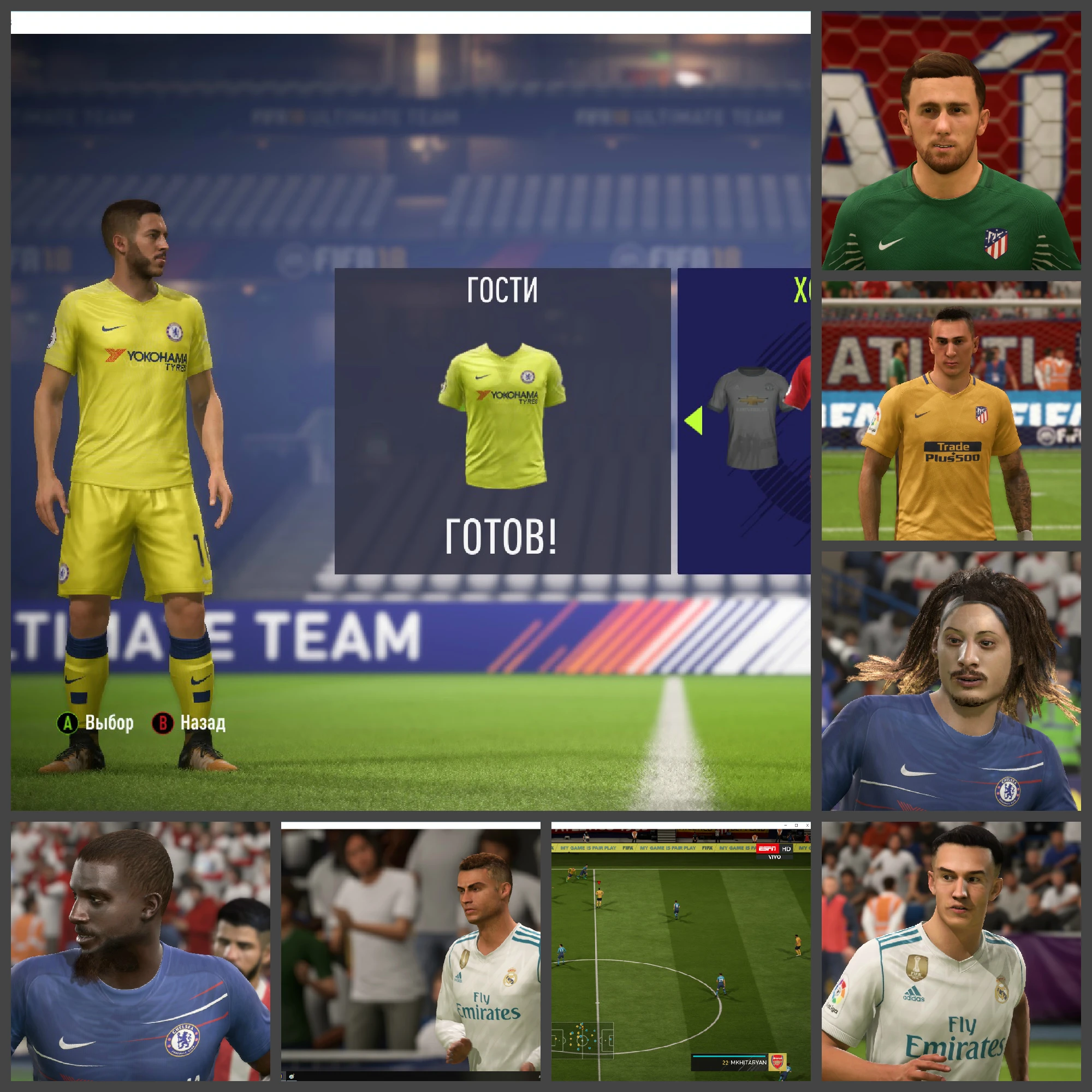Click the Arsenal crest next to MKHITARYAN
1092x1092 pixels.
pos(778,1063)
